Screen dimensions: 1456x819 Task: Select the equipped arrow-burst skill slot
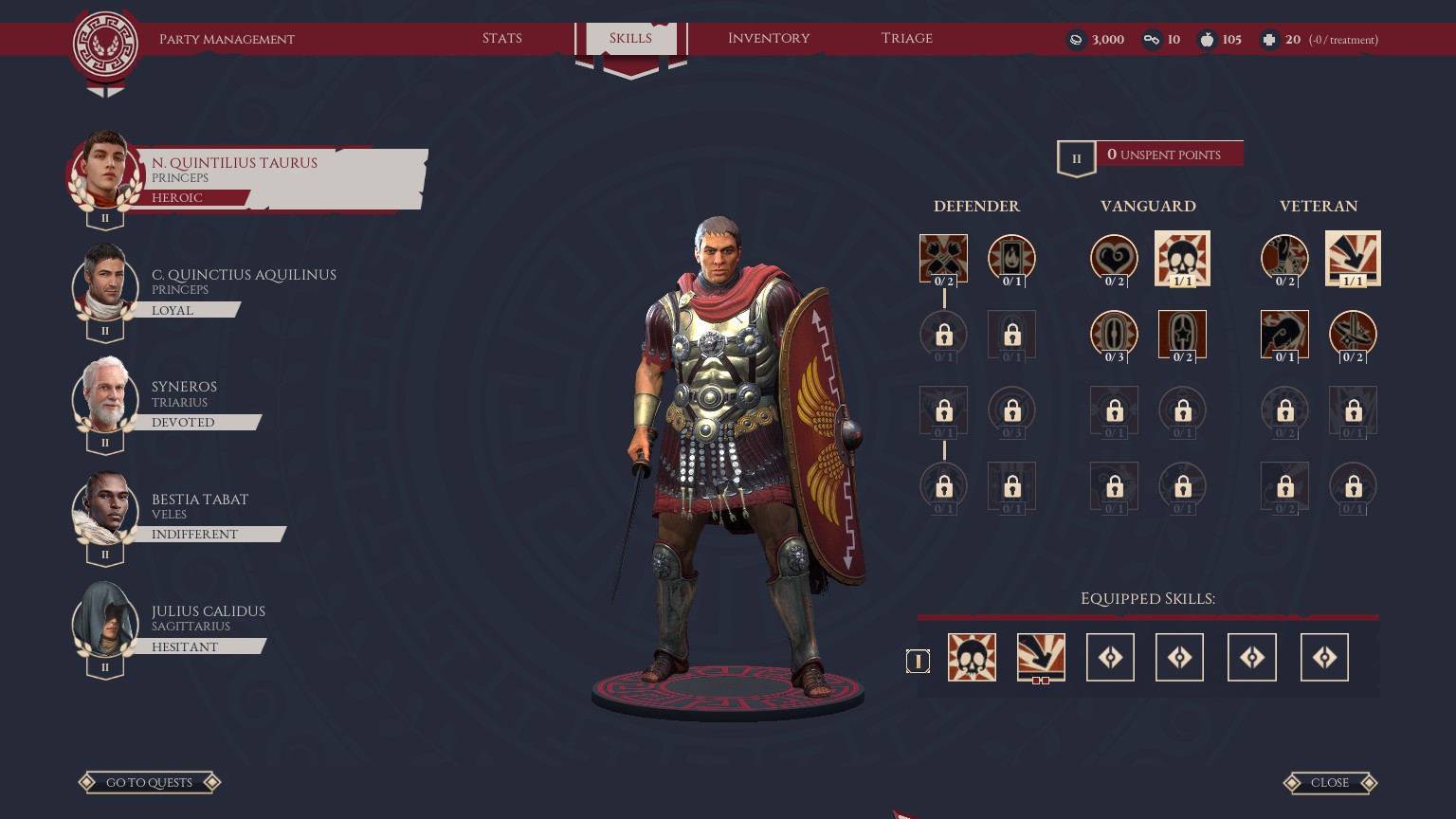(x=1041, y=657)
